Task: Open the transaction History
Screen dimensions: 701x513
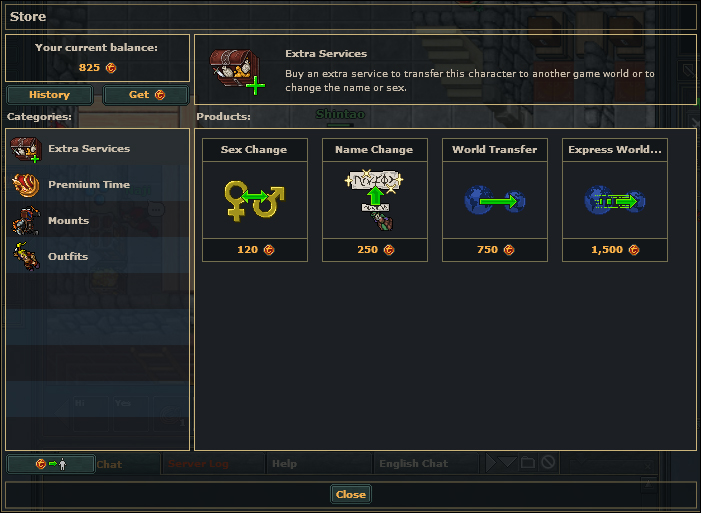Action: (x=49, y=95)
